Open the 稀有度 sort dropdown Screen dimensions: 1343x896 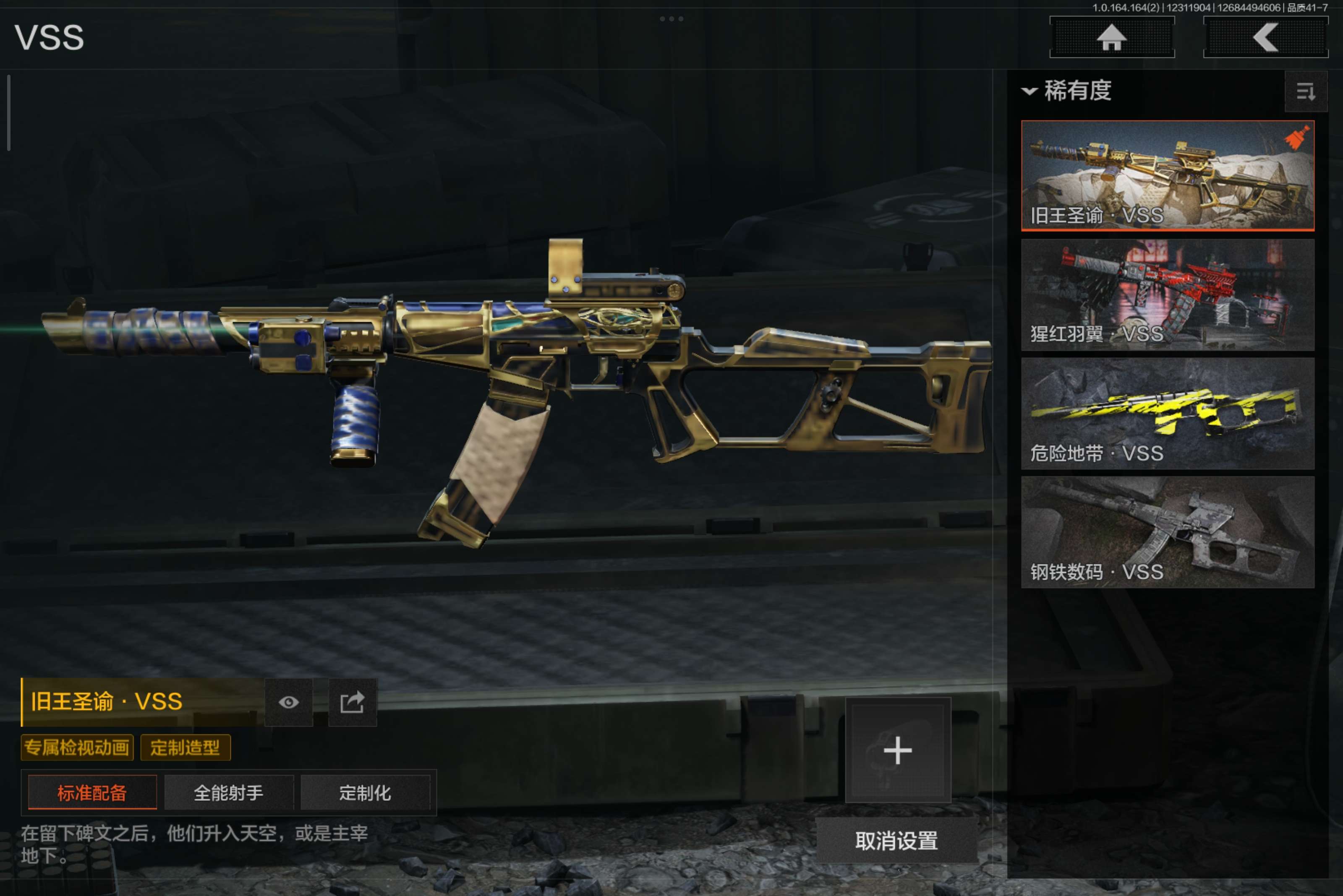tap(1067, 91)
